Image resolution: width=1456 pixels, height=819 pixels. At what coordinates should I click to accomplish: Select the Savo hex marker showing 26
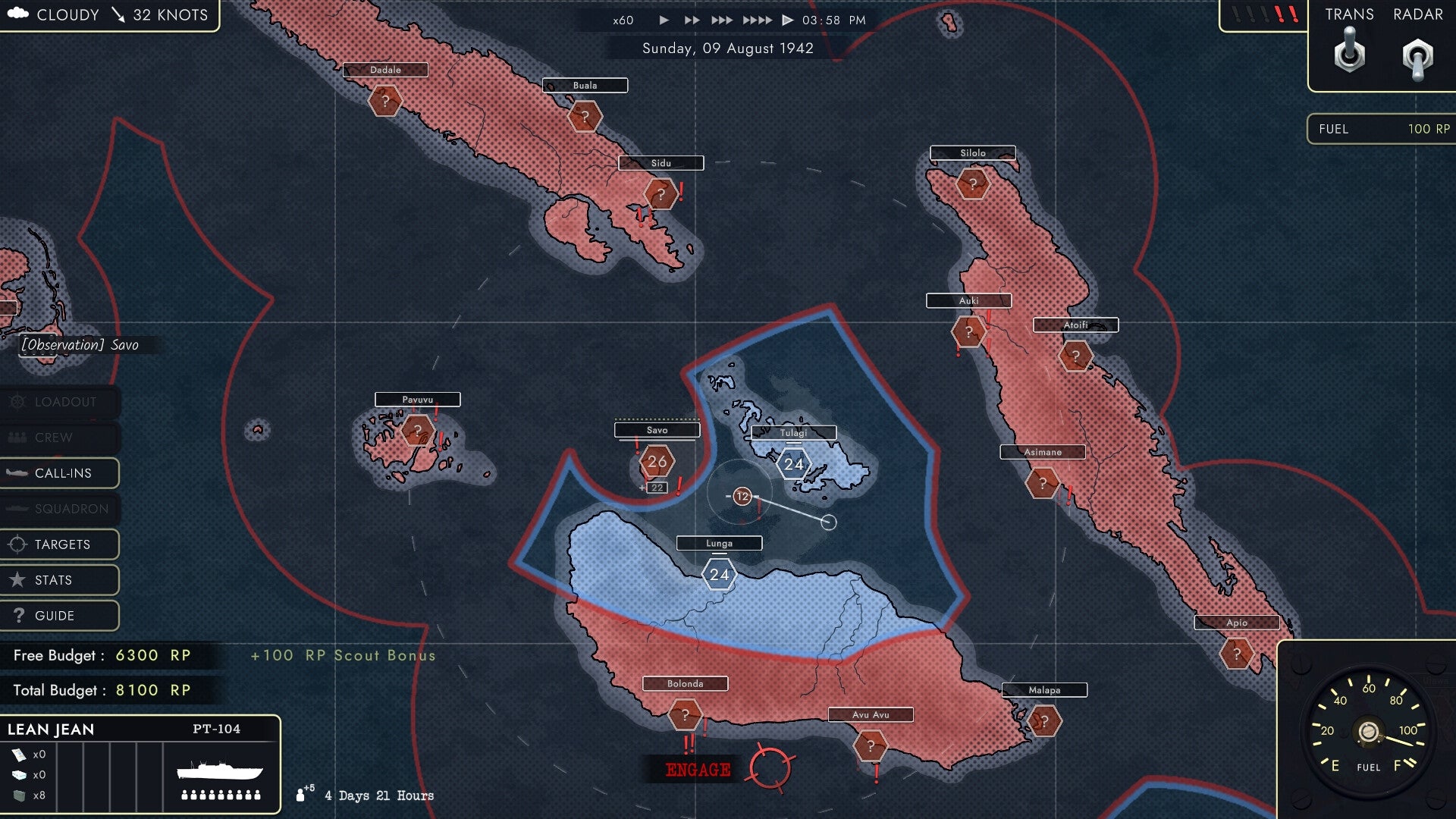pyautogui.click(x=657, y=460)
